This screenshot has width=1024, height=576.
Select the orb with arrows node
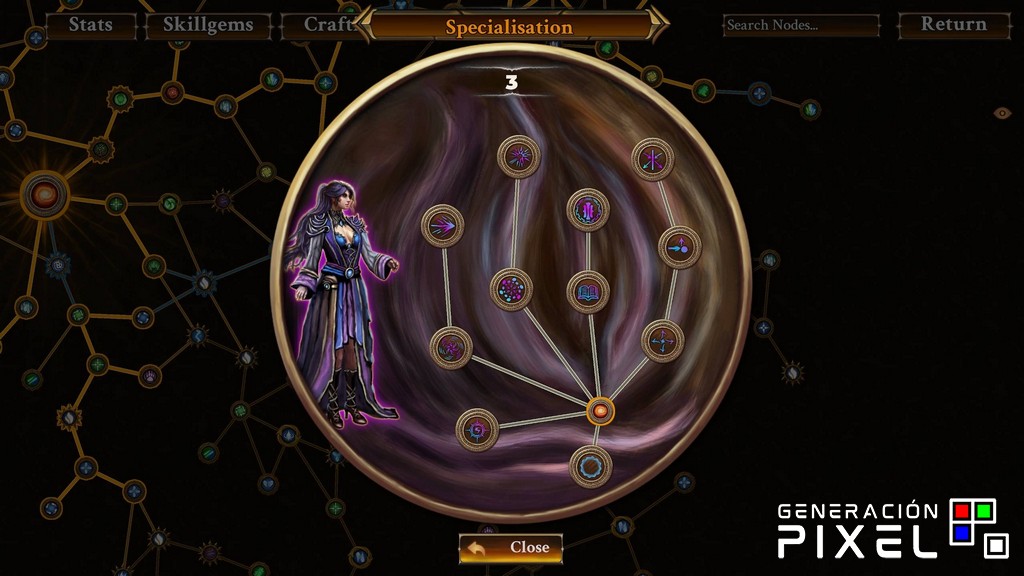point(679,246)
